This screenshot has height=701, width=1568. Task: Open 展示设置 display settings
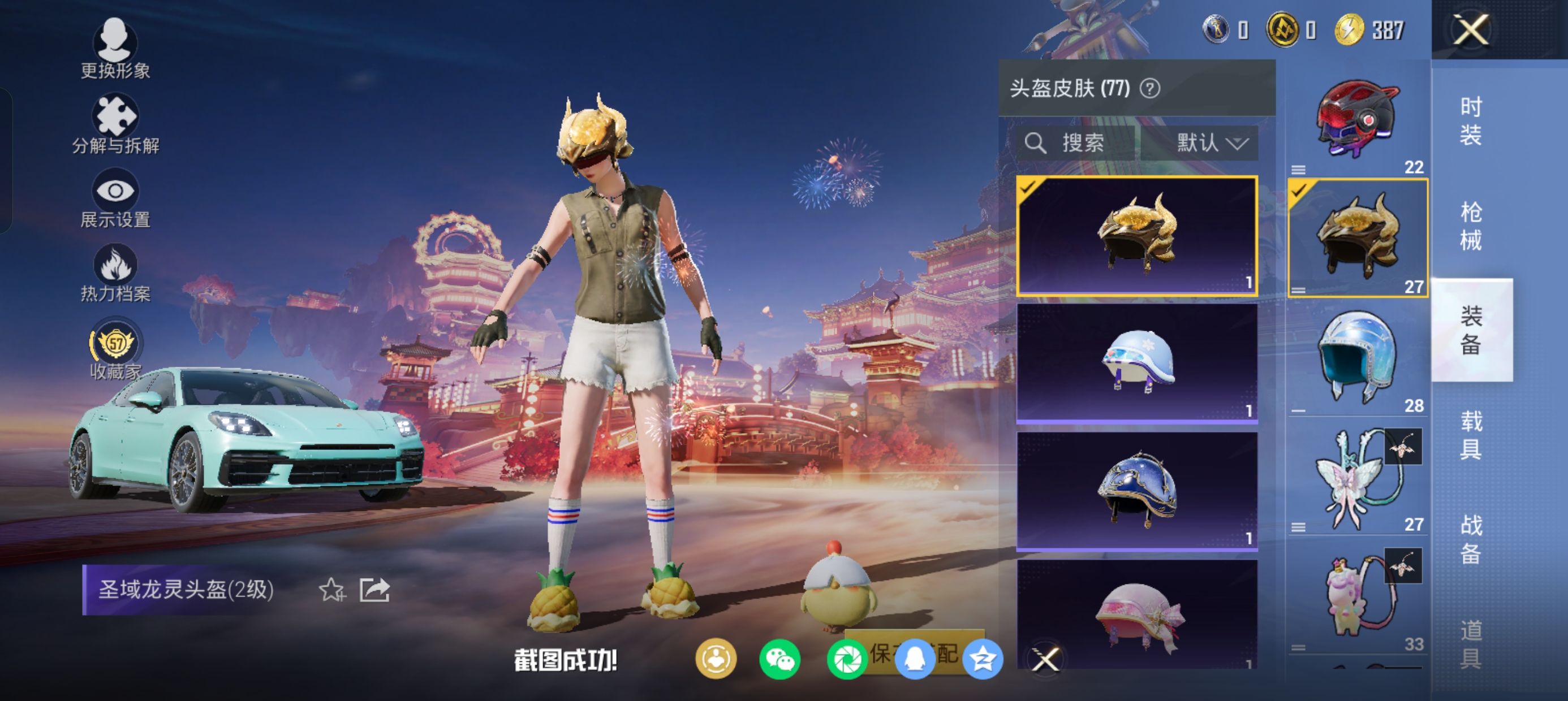pyautogui.click(x=115, y=199)
